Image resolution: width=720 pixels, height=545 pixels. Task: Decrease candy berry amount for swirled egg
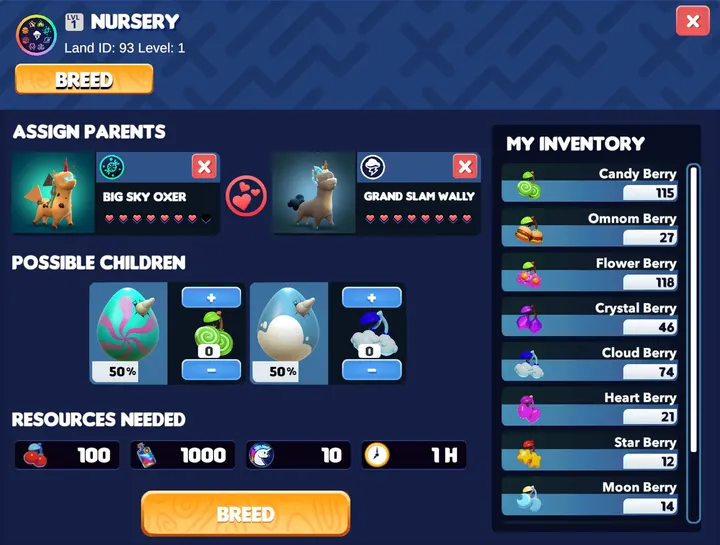click(x=211, y=370)
